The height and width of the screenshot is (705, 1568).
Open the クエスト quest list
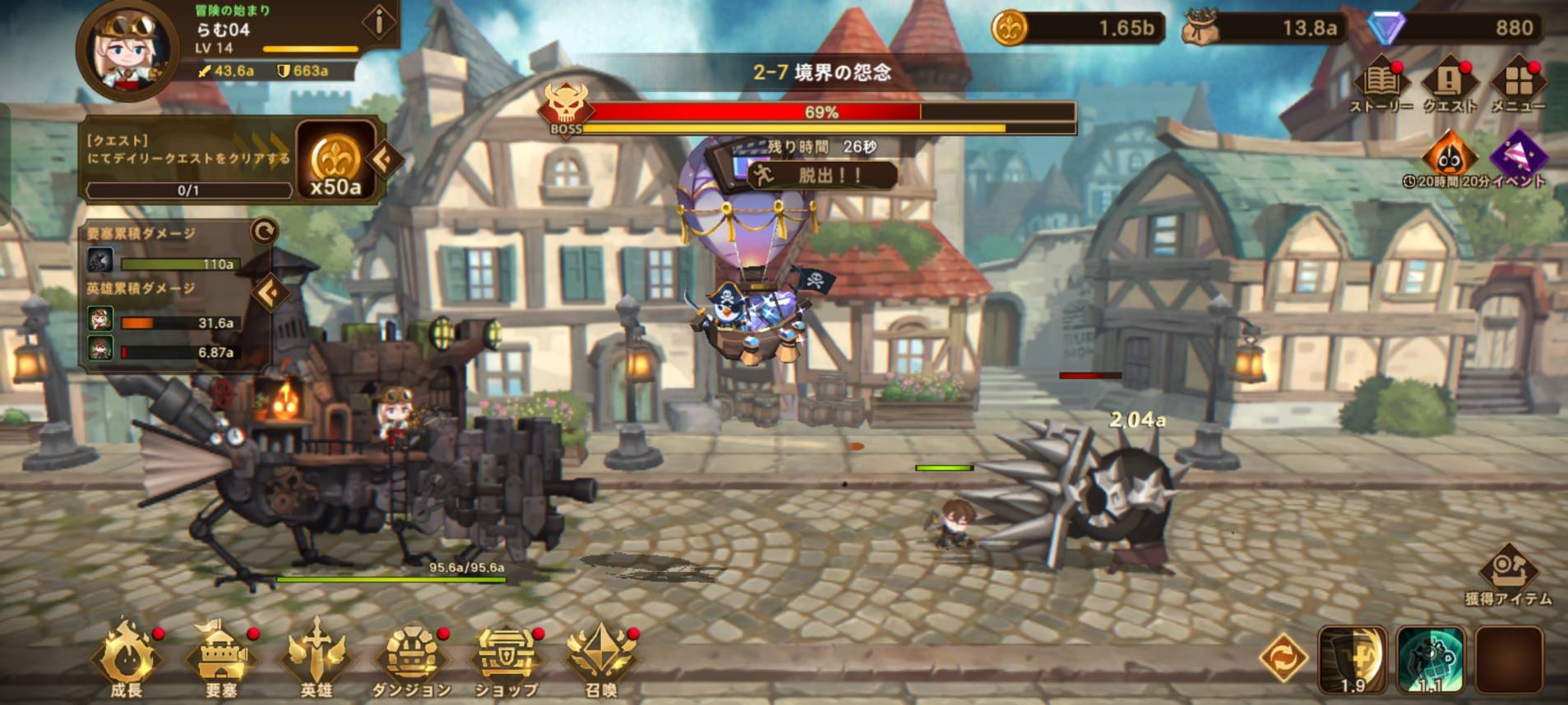pos(1449,85)
